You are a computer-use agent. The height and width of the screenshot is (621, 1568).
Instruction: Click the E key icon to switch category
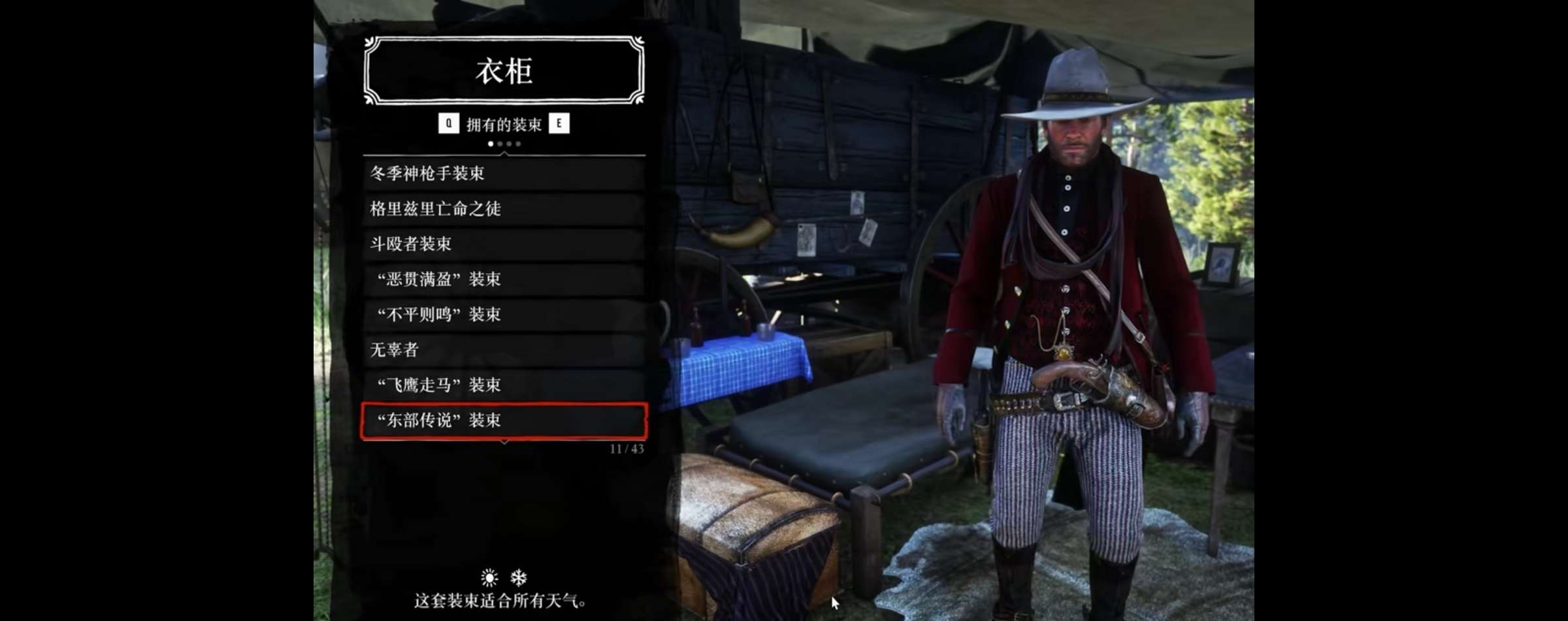[559, 123]
